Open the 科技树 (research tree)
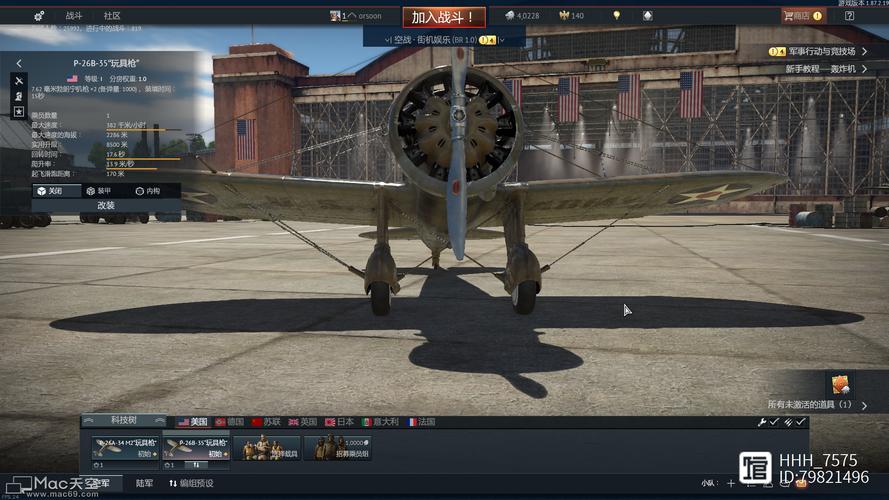Image resolution: width=889 pixels, height=500 pixels. (123, 421)
